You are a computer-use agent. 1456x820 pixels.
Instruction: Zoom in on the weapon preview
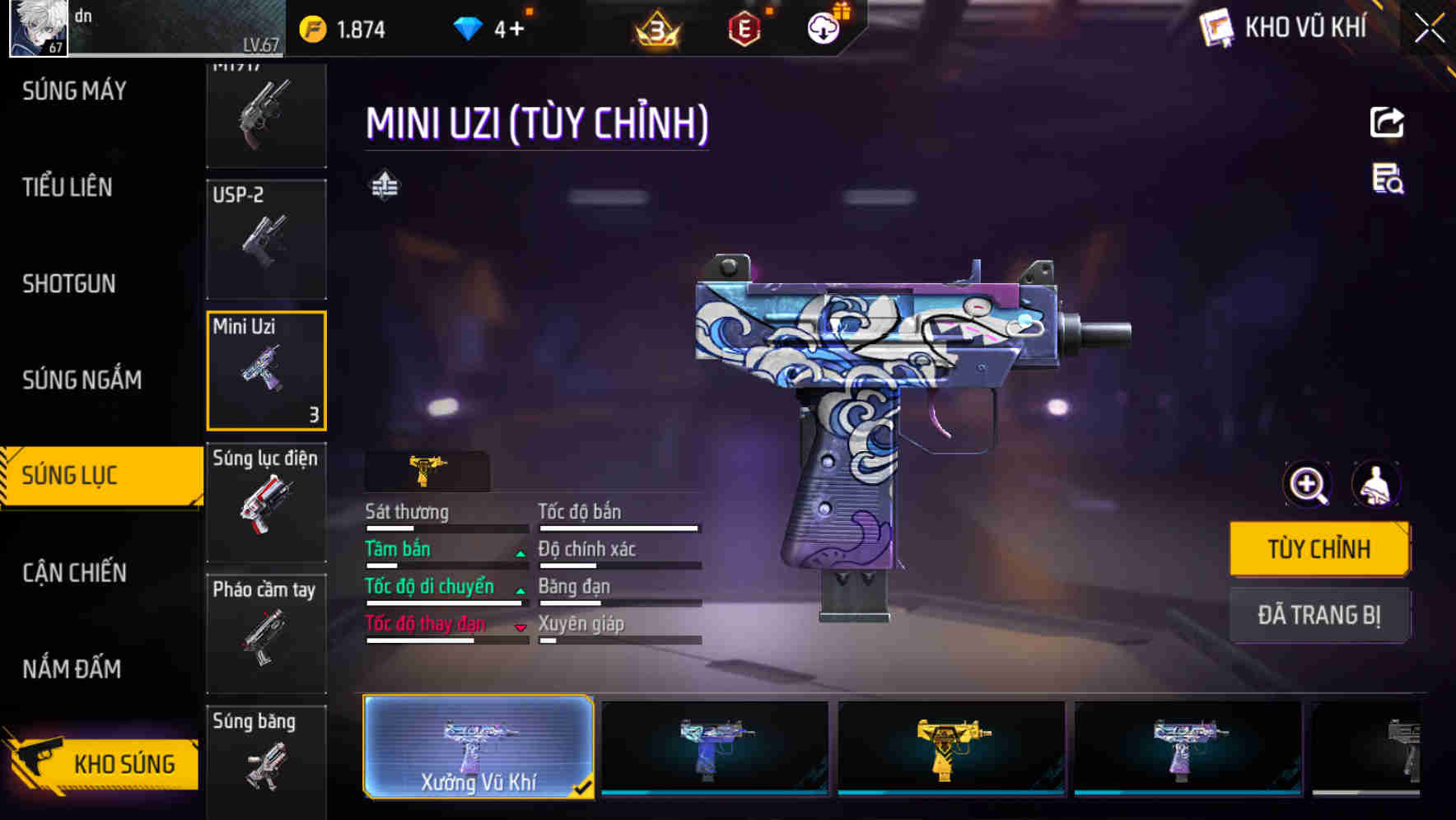[x=1308, y=485]
